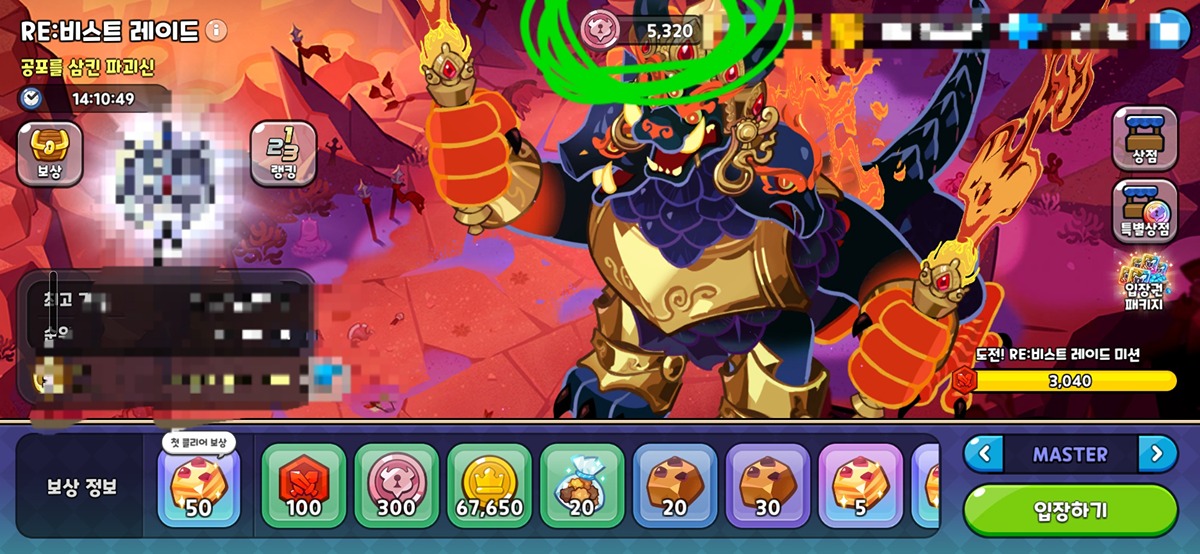The height and width of the screenshot is (554, 1200).
Task: Inspect the treasure bag reward of 20
Action: (582, 485)
